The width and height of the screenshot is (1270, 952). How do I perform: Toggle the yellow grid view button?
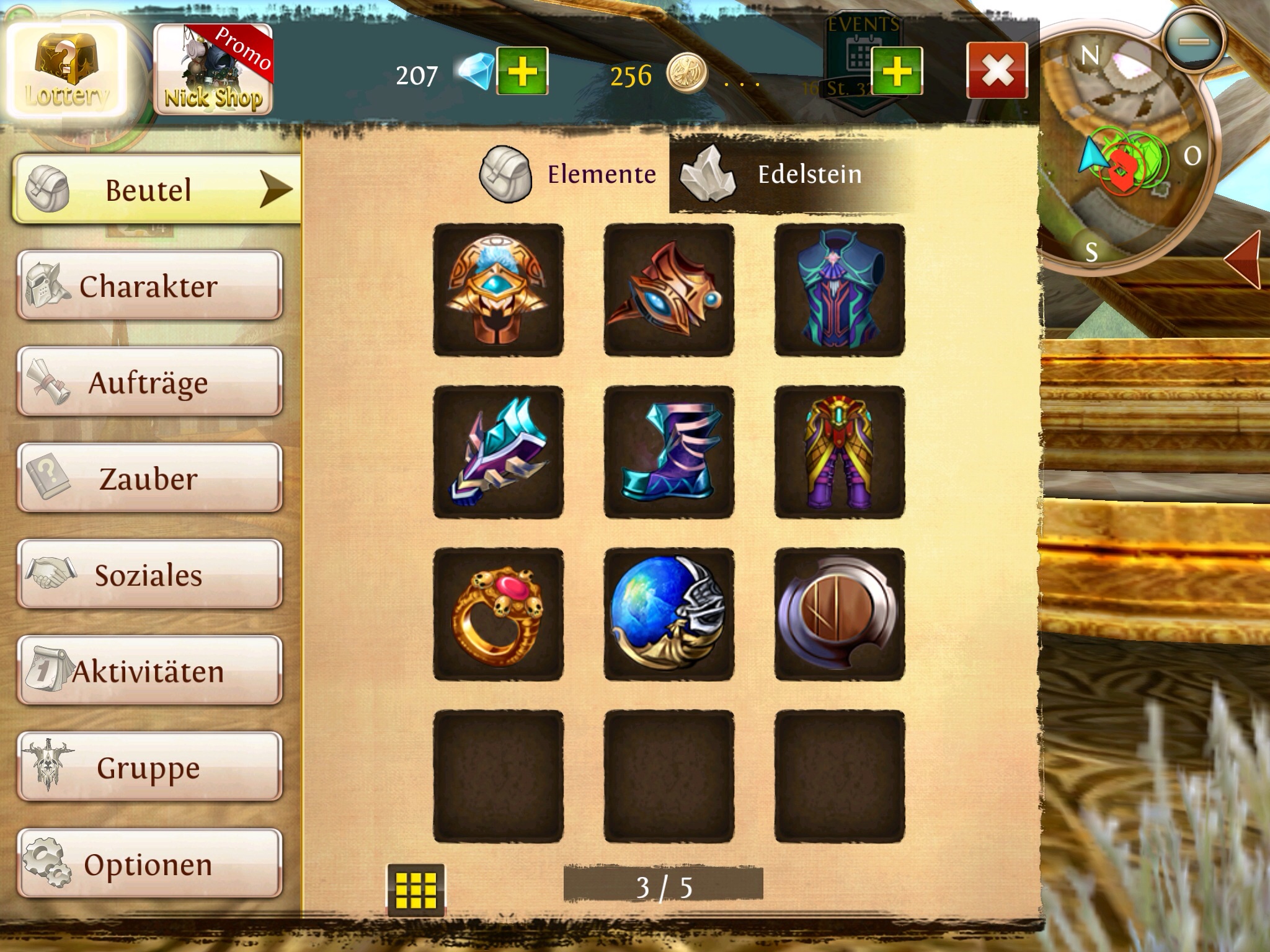click(x=415, y=889)
